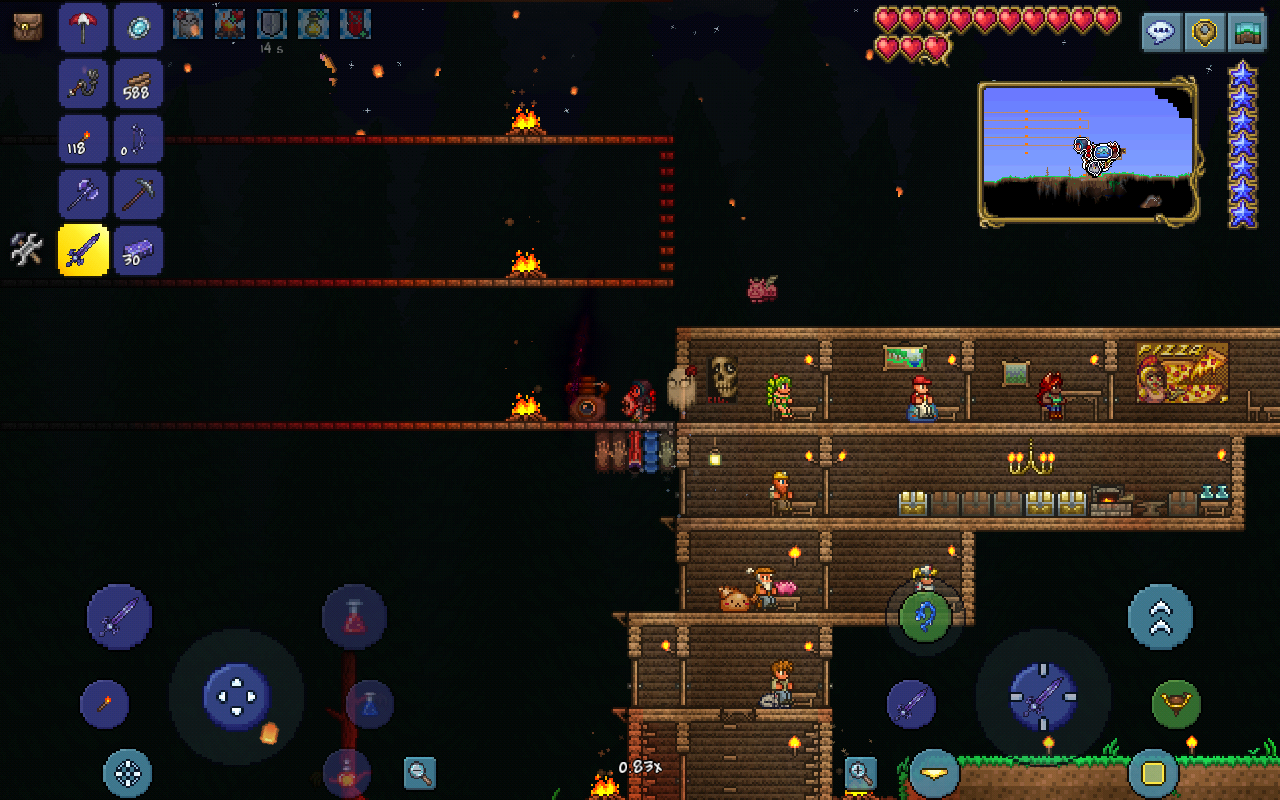1280x800 pixels.
Task: Jump with the double up-arrow button
Action: click(x=1160, y=617)
